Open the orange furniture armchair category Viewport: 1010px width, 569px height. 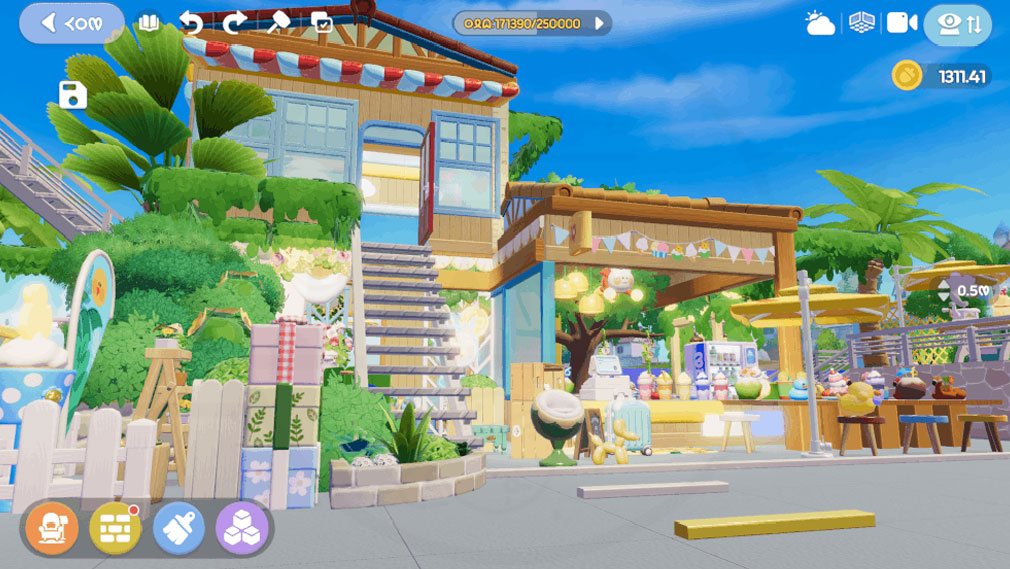(x=47, y=528)
